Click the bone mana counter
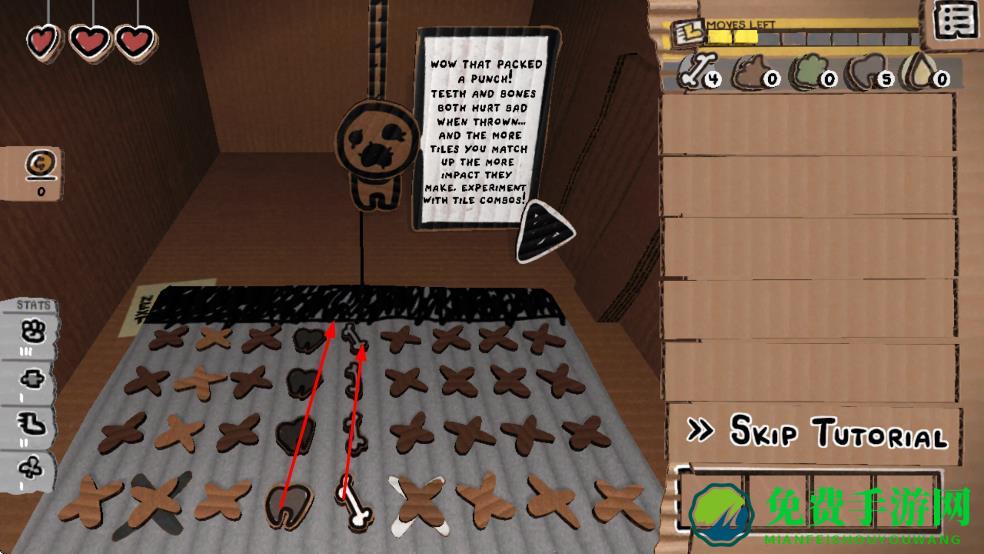 700,73
